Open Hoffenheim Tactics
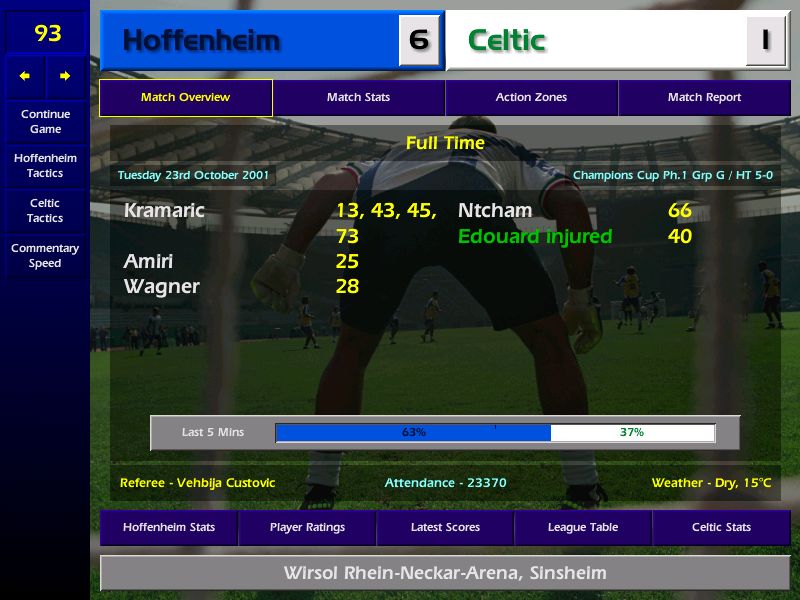Image resolution: width=800 pixels, height=600 pixels. click(45, 166)
